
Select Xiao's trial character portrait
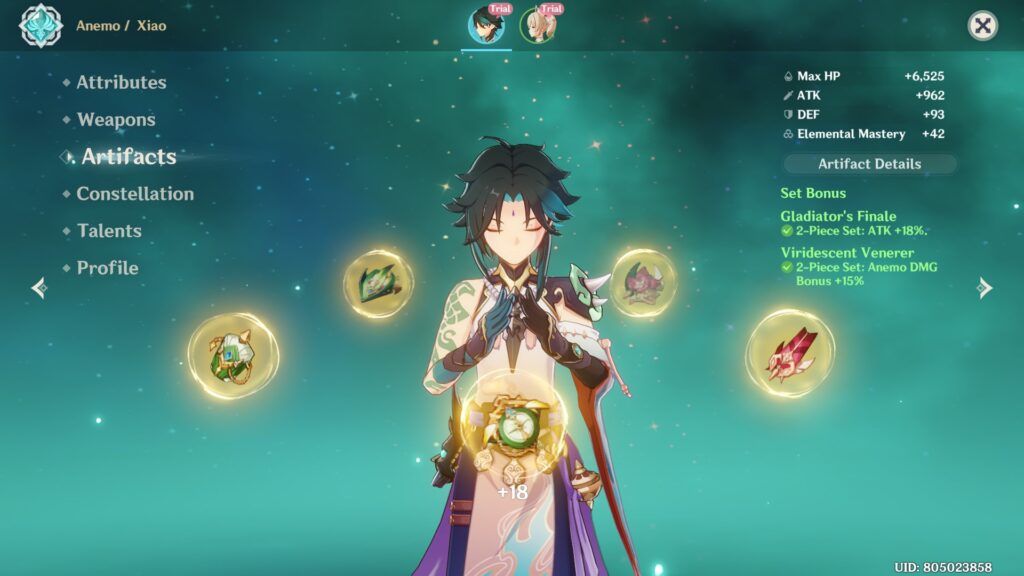pyautogui.click(x=487, y=25)
